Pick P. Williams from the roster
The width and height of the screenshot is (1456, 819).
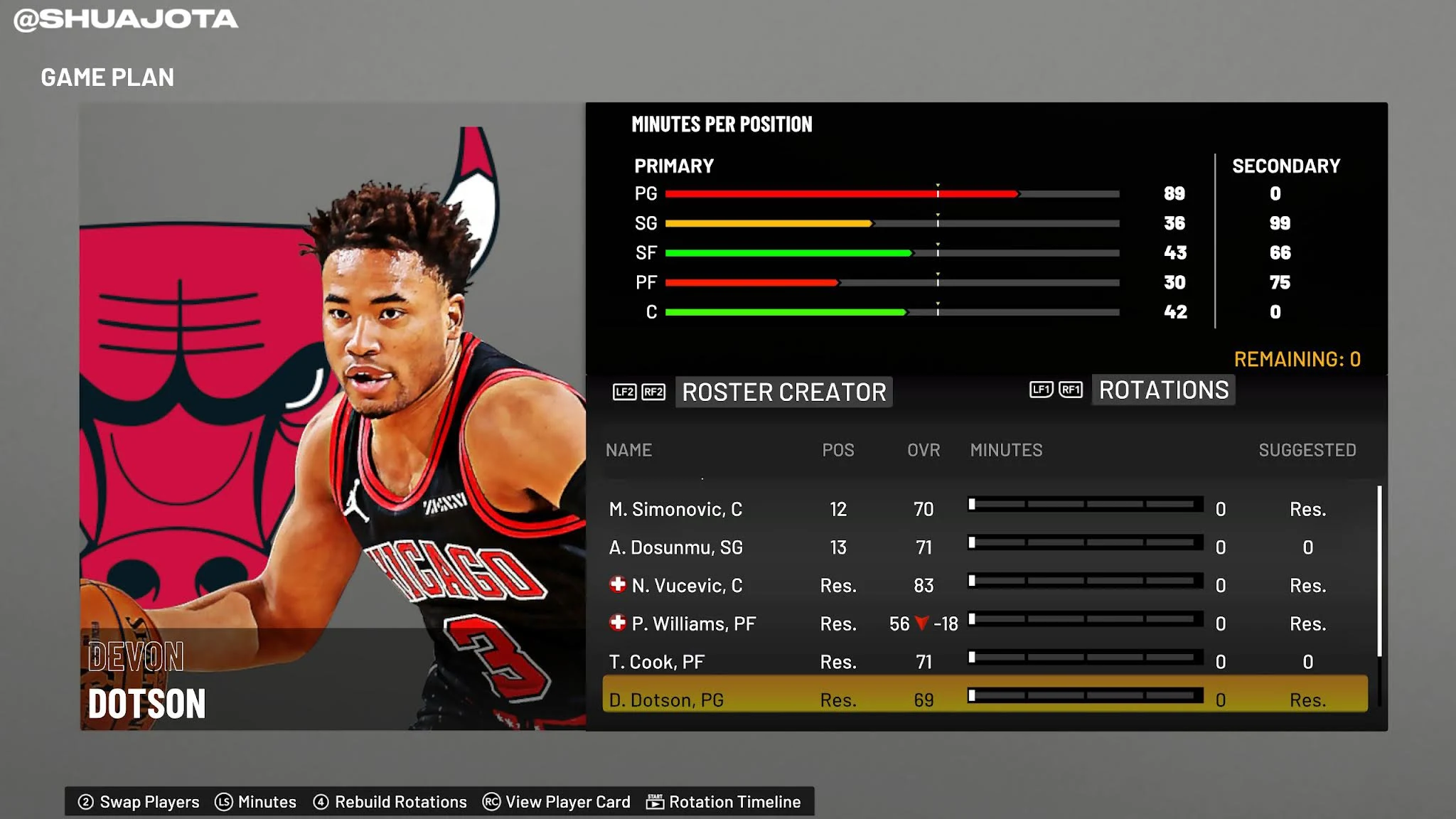(693, 624)
